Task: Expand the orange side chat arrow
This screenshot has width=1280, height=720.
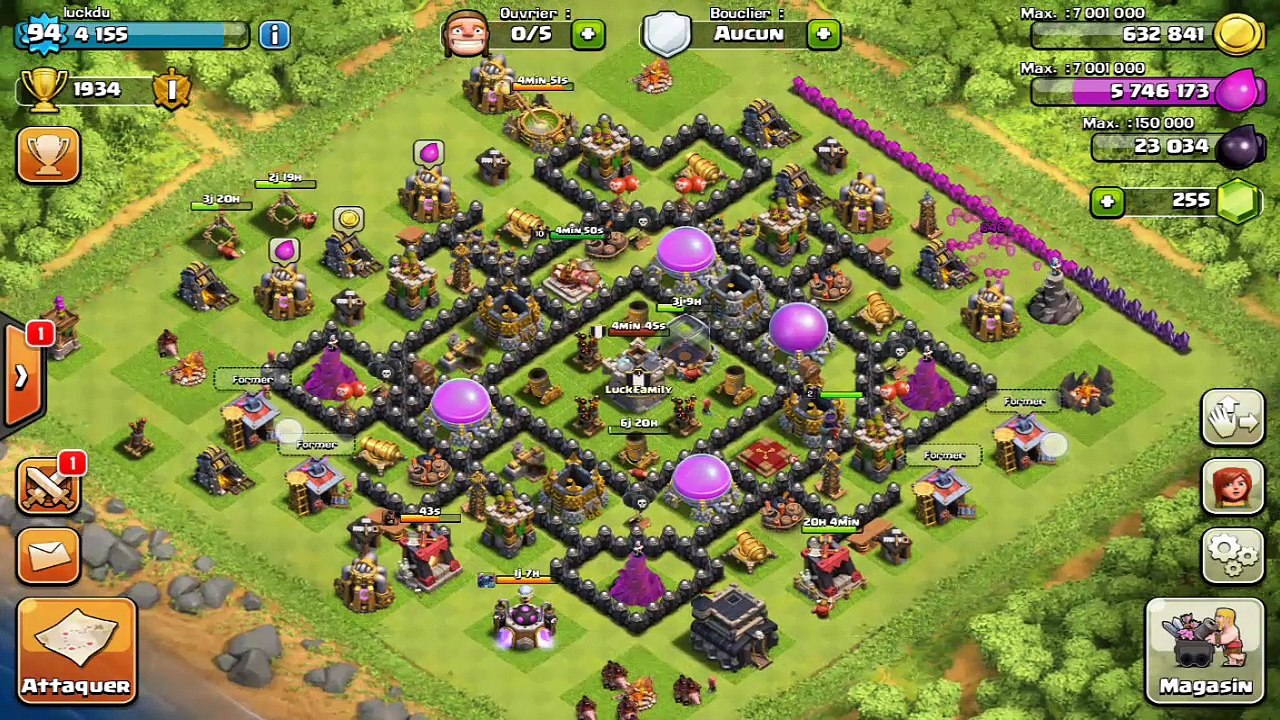Action: [20, 376]
